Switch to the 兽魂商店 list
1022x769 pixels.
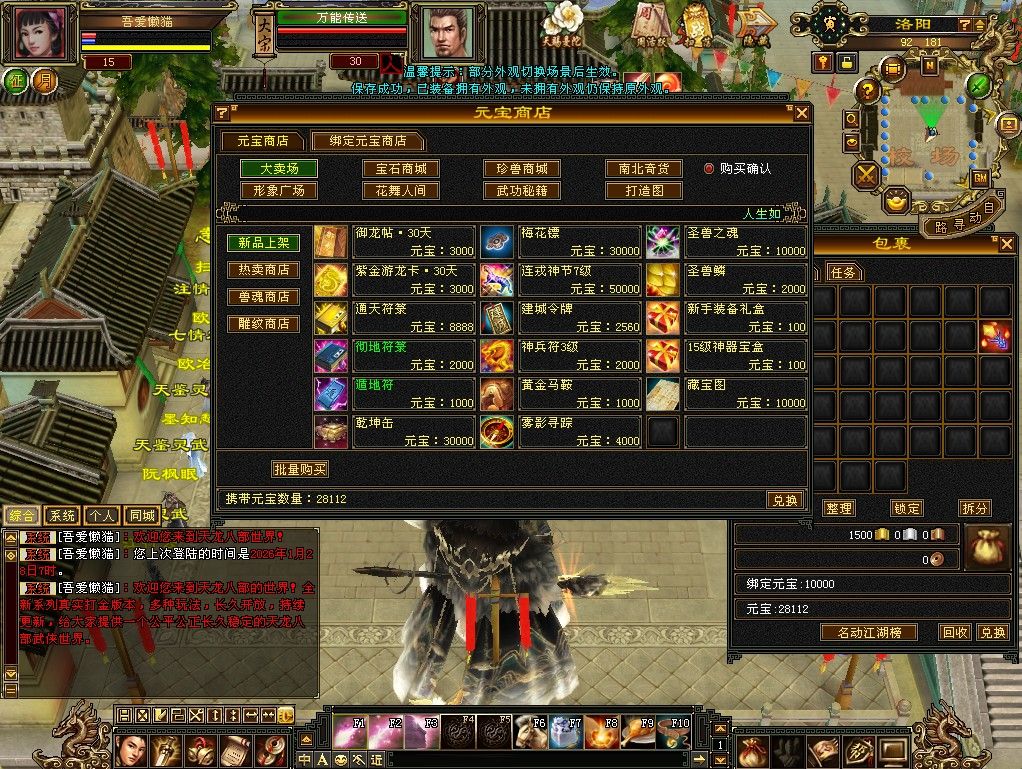(x=262, y=297)
